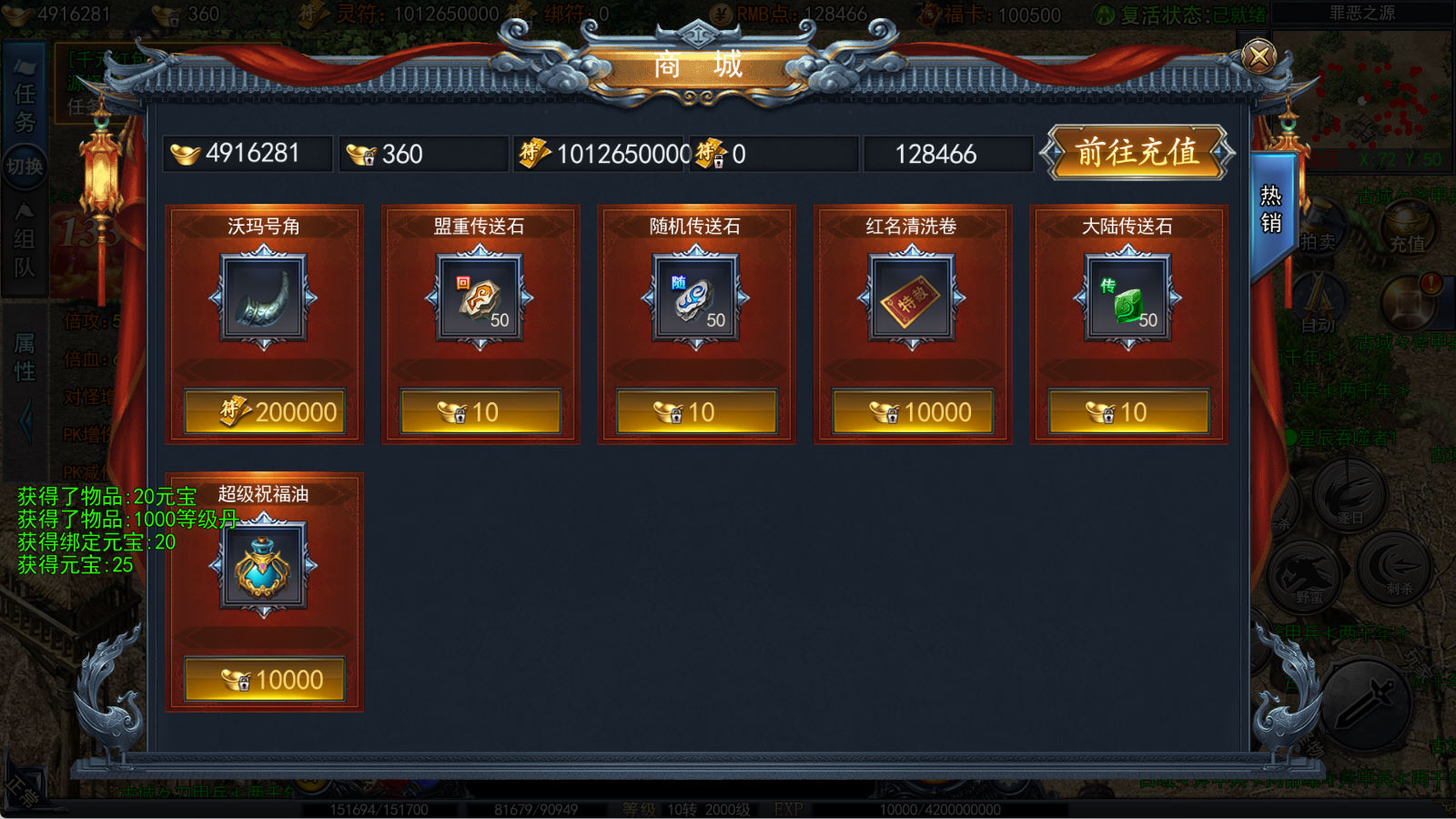Select the 盟重传送石 item icon
Screen dimensions: 1456x819
480,298
